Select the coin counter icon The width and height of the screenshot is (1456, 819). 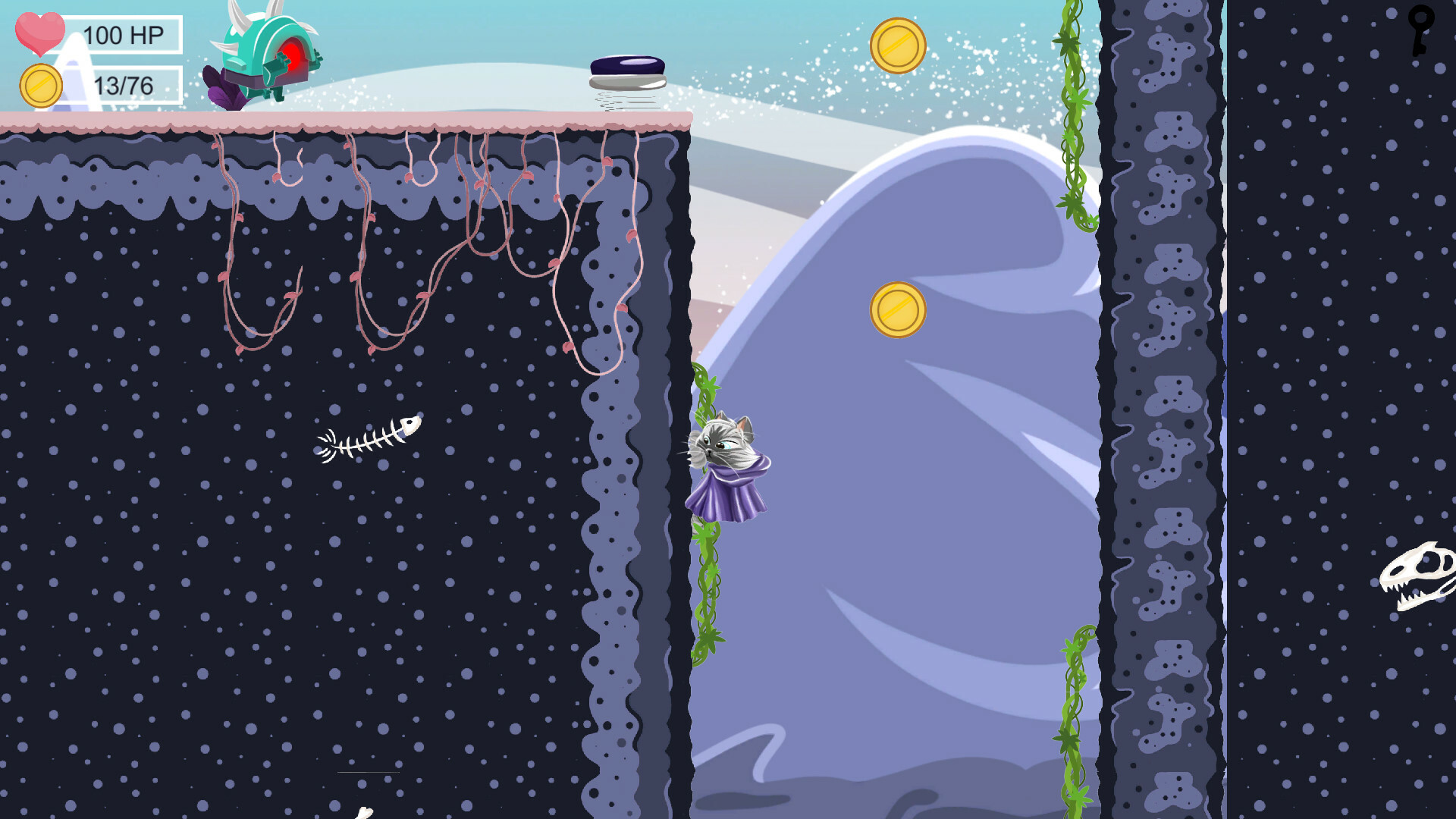42,83
